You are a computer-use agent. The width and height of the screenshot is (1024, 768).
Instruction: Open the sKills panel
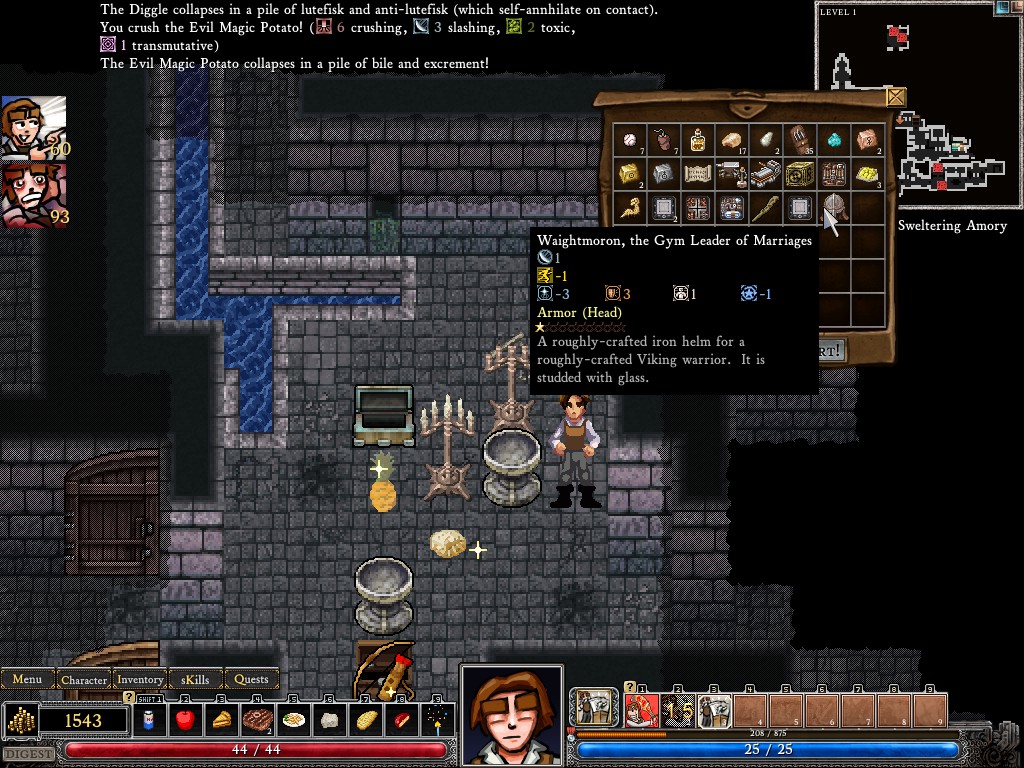click(x=196, y=679)
